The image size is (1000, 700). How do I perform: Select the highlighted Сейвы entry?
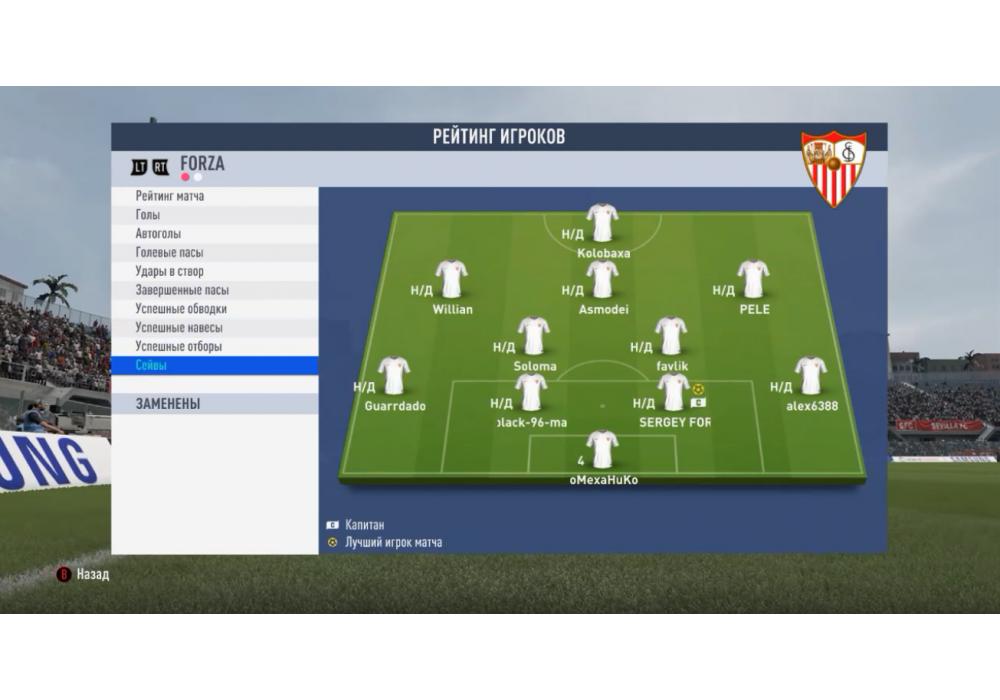click(151, 366)
